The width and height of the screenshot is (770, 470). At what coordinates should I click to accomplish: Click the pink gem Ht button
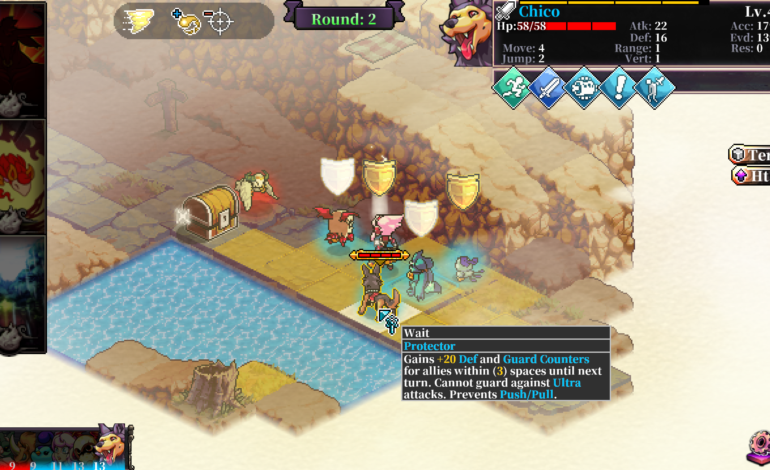pyautogui.click(x=750, y=176)
